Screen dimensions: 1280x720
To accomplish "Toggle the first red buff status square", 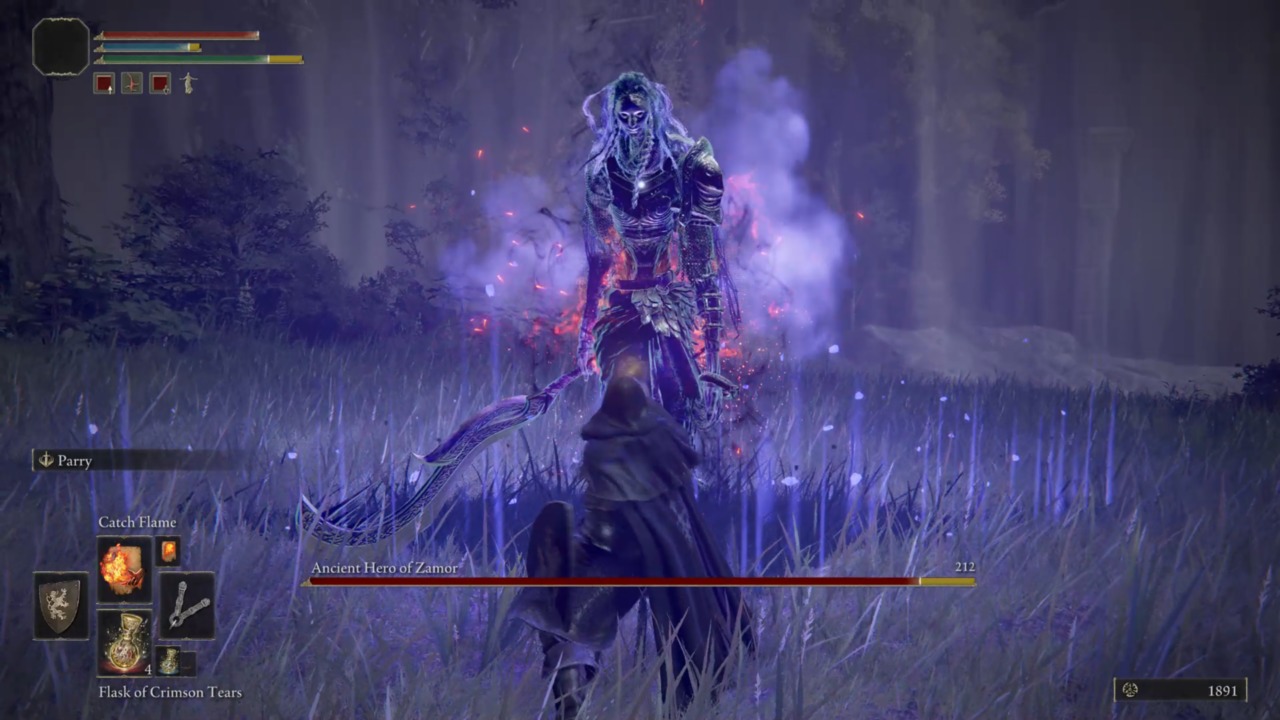I will pyautogui.click(x=105, y=84).
